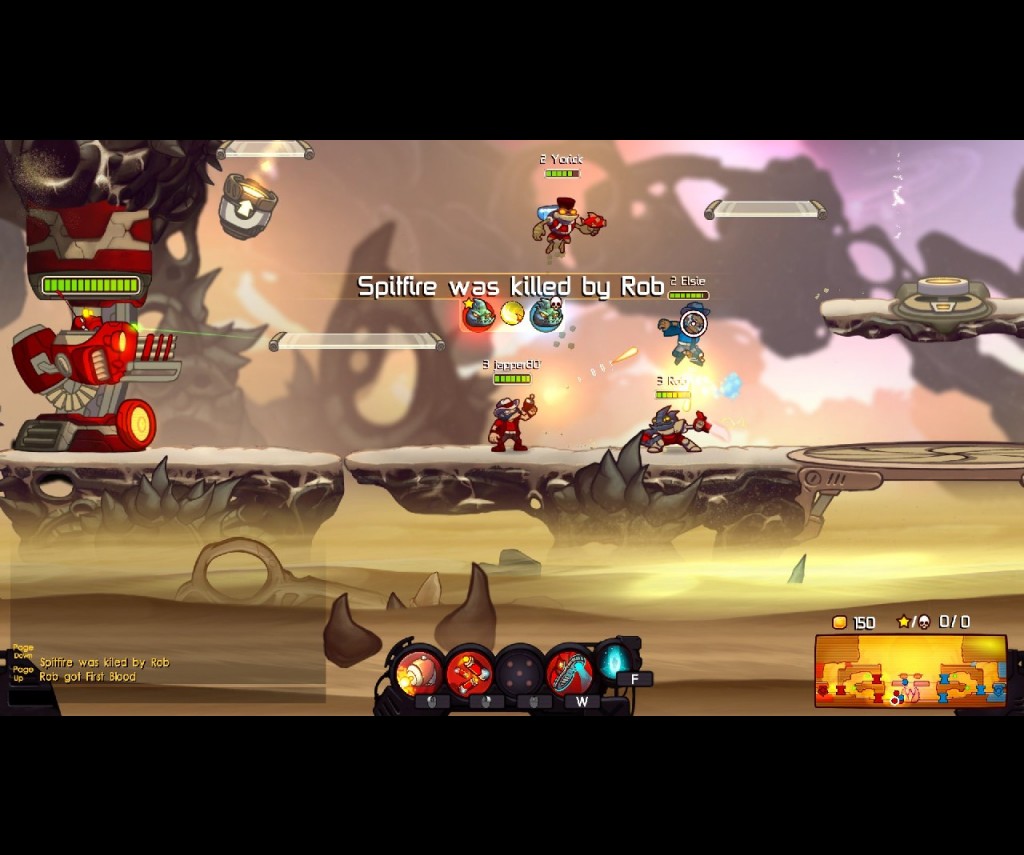Image resolution: width=1024 pixels, height=855 pixels.
Task: Open the kill feed chat log
Action: 105,669
